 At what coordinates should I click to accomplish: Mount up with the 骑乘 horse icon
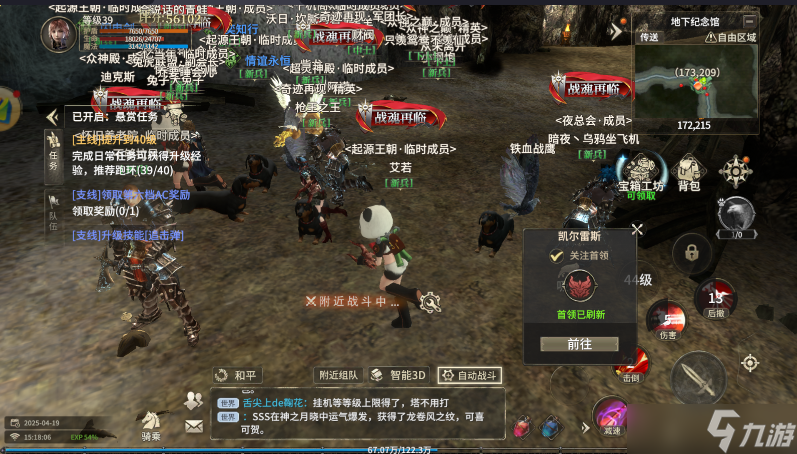(x=150, y=422)
